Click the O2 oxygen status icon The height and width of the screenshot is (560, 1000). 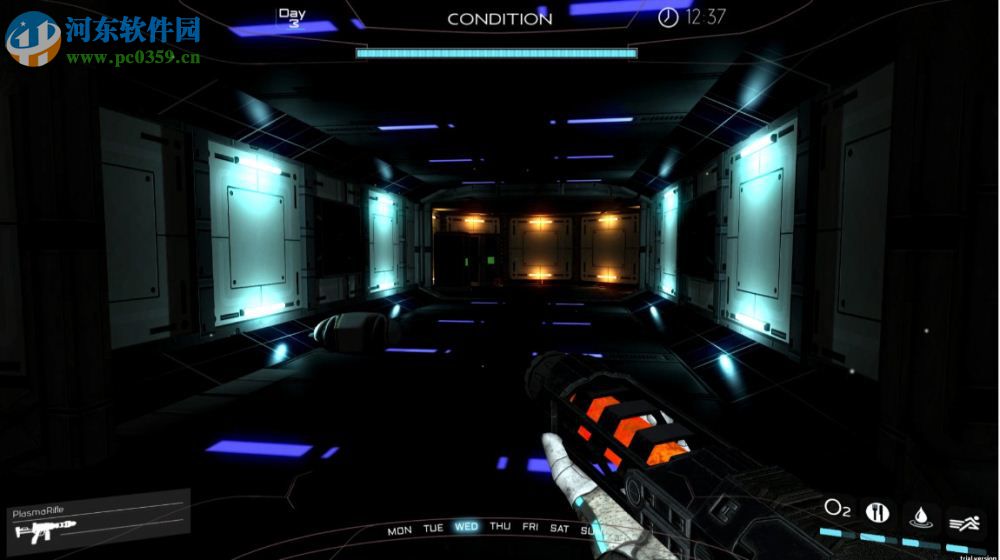coord(837,511)
